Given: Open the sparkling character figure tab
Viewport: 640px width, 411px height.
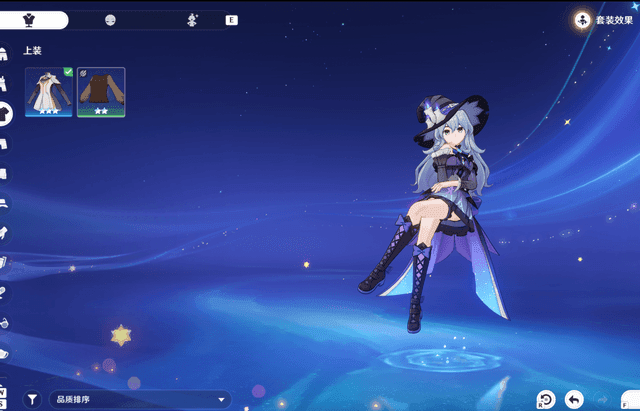Looking at the screenshot, I should 192,20.
